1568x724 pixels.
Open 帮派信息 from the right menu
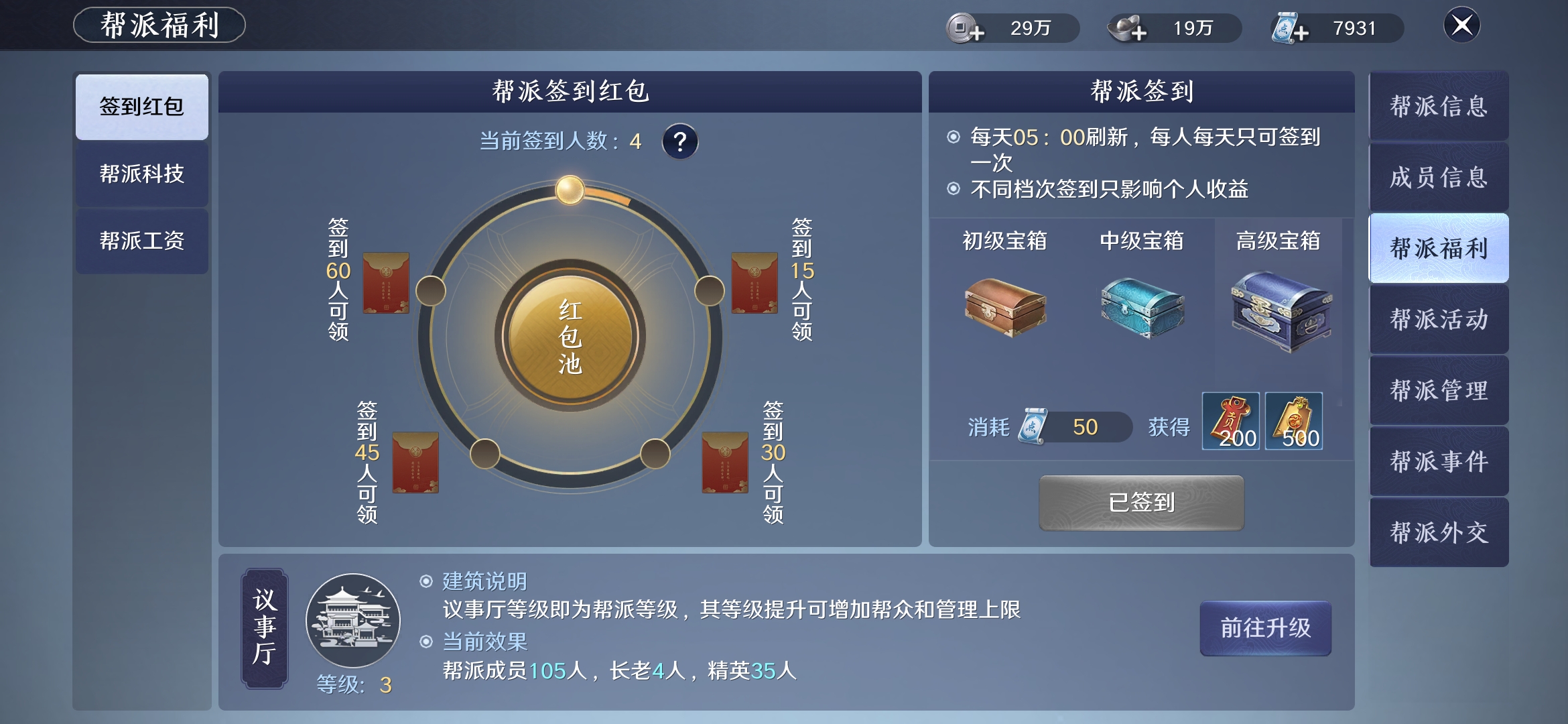[1439, 107]
